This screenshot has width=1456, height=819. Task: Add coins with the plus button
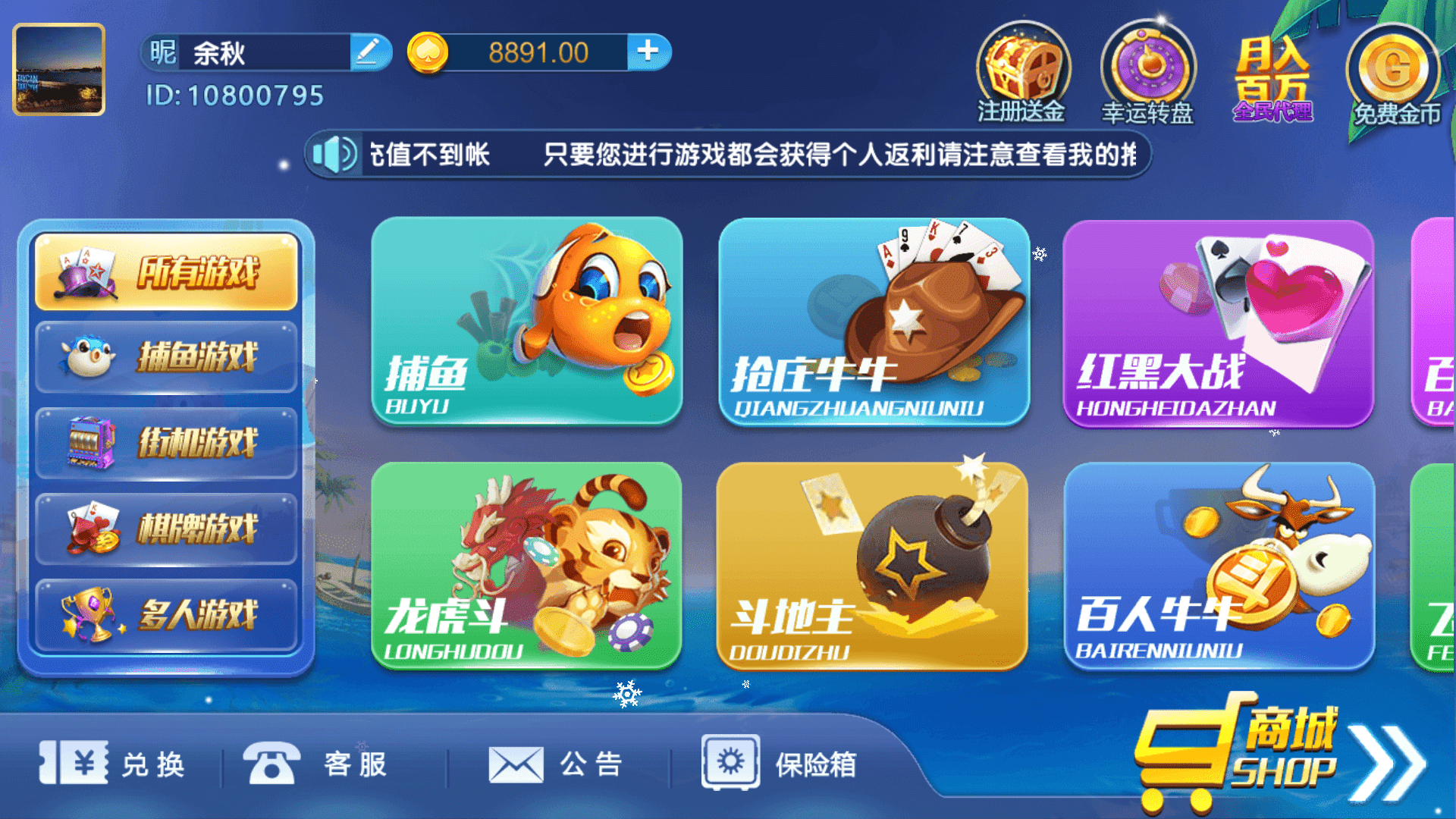coord(648,52)
